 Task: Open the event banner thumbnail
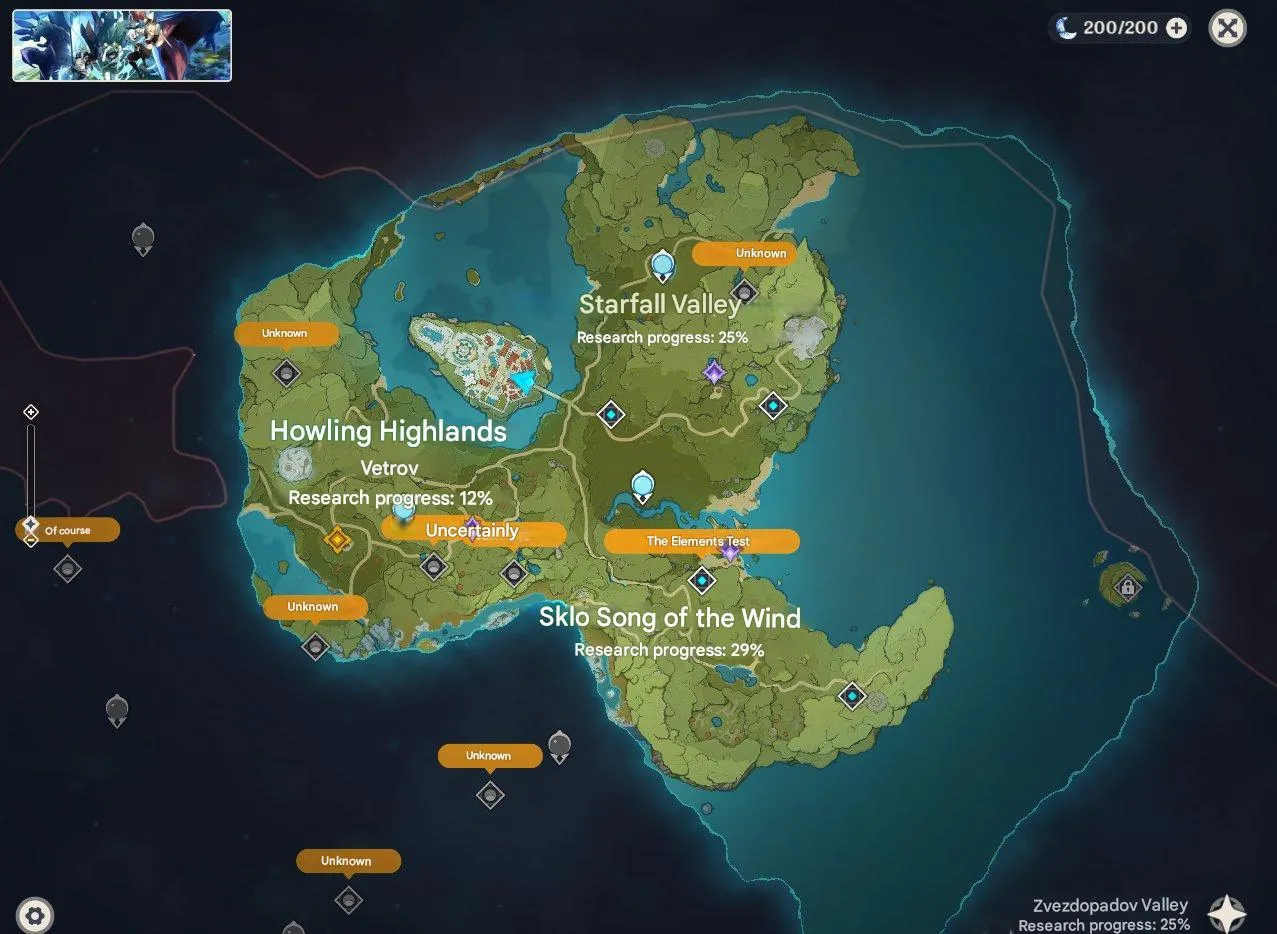(x=122, y=46)
